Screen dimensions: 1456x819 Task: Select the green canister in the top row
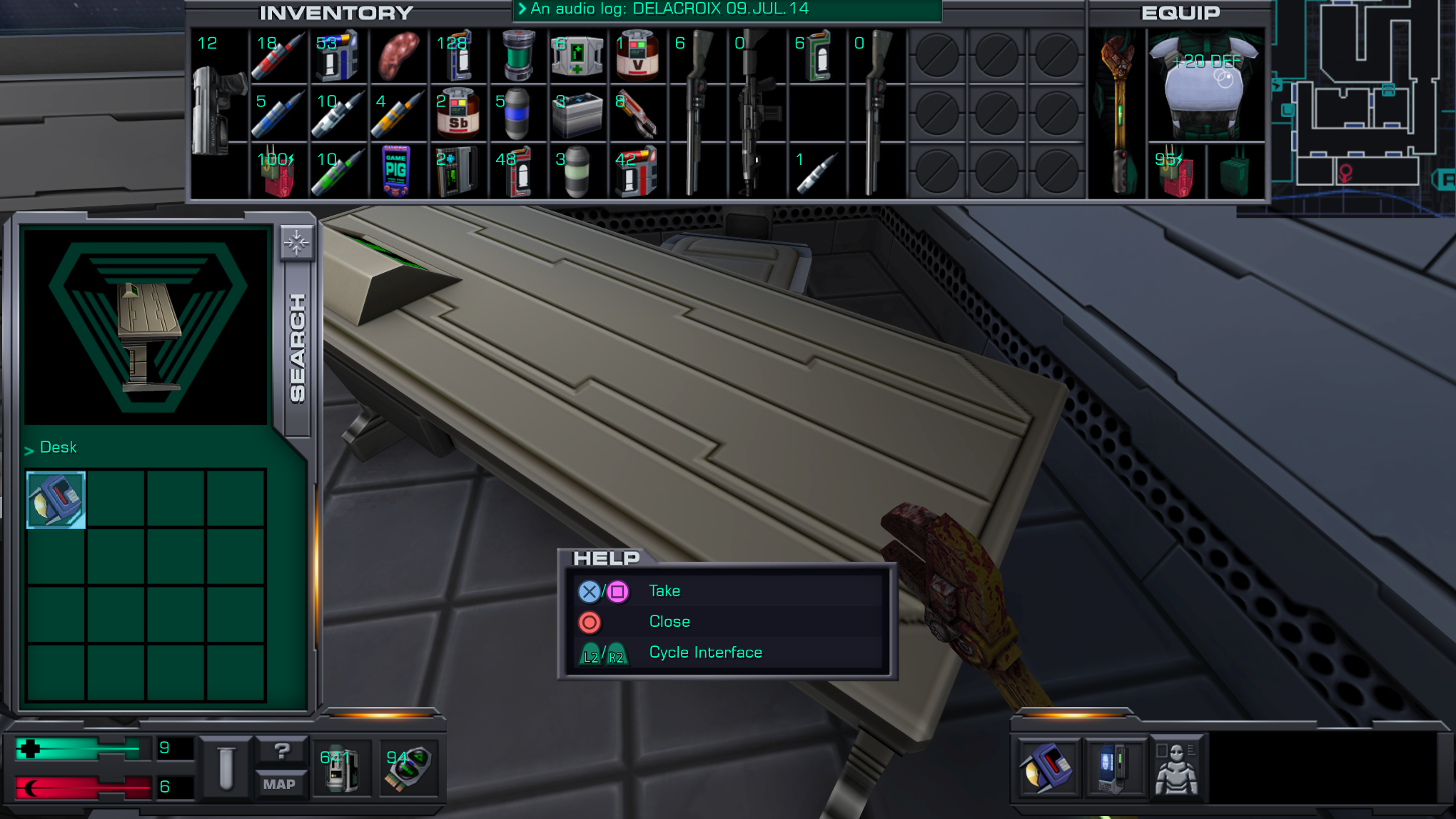pyautogui.click(x=517, y=56)
